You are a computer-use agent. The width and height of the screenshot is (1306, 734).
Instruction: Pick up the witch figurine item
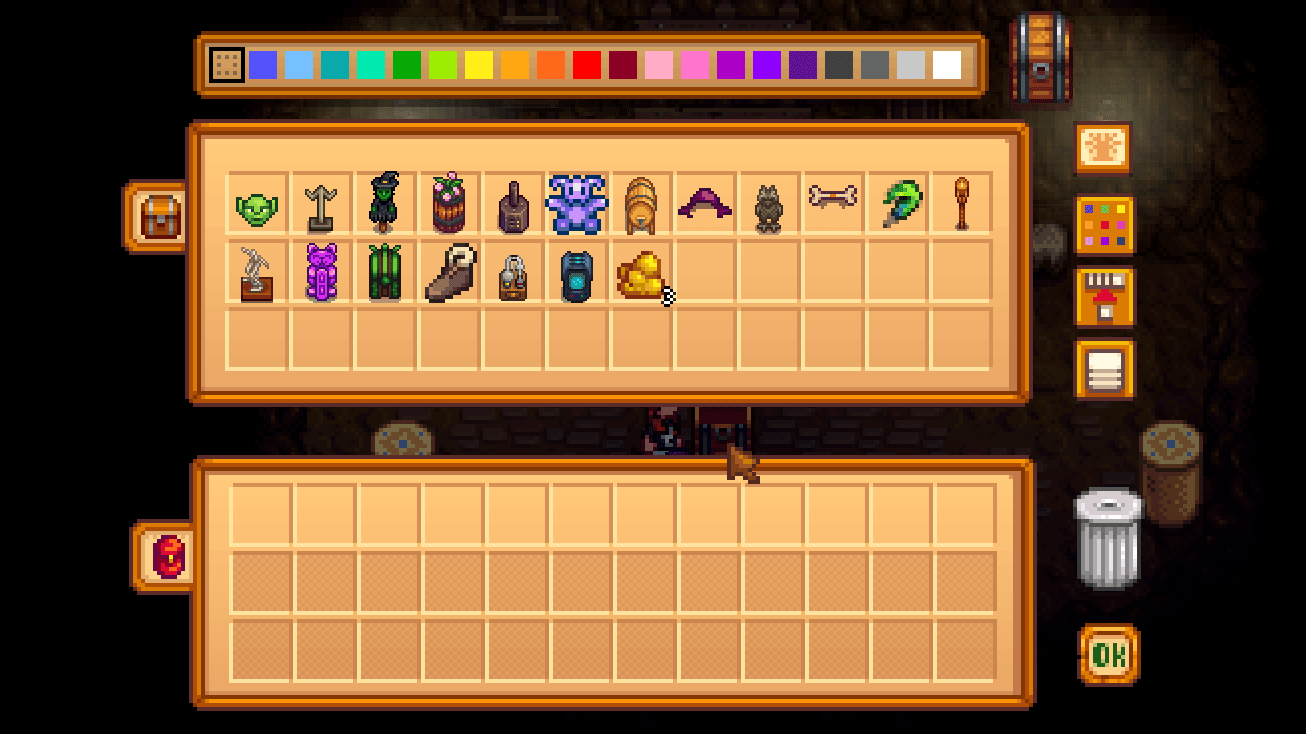[x=384, y=205]
